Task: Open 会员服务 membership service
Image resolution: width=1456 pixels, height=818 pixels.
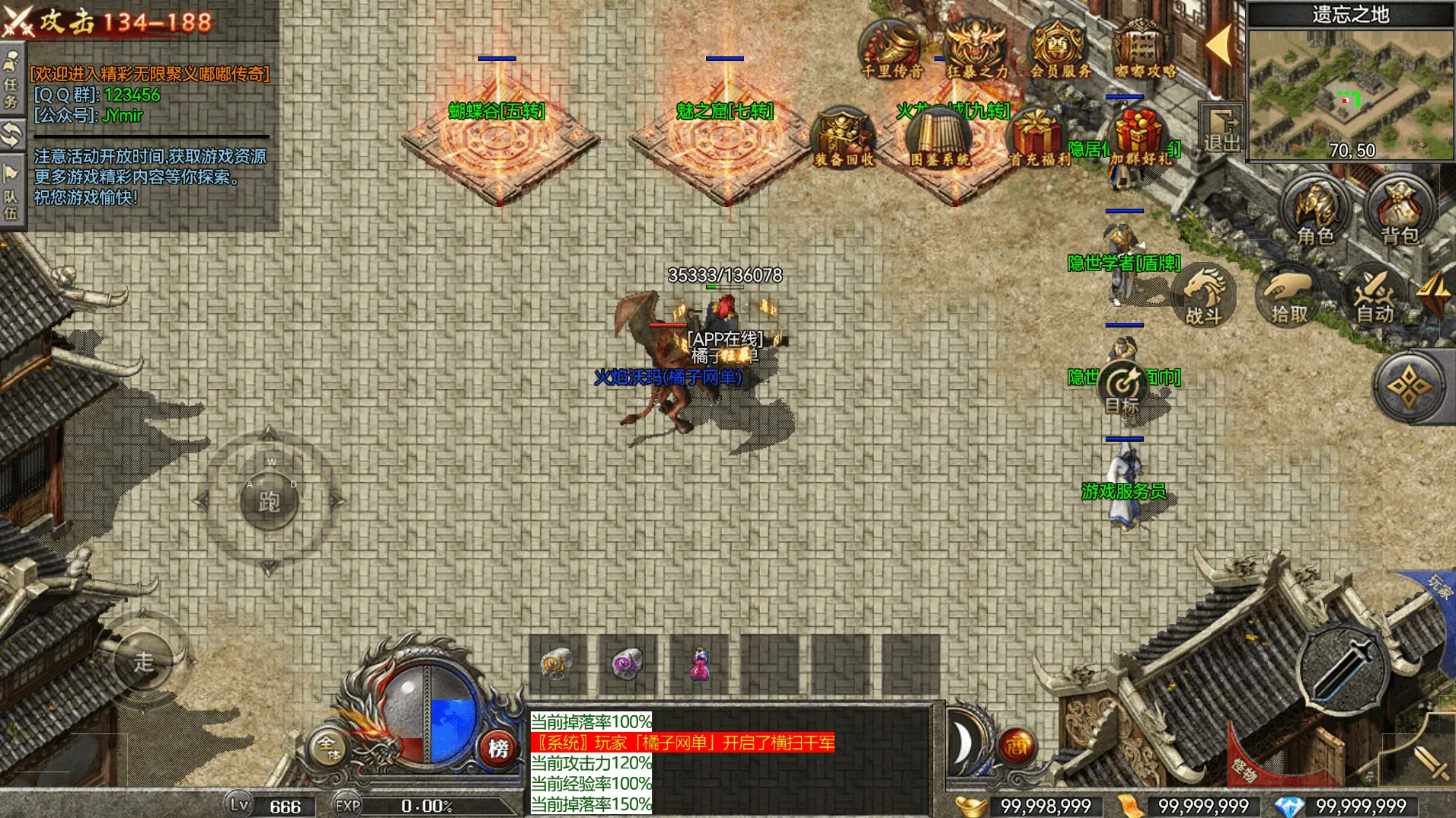Action: tap(1060, 49)
